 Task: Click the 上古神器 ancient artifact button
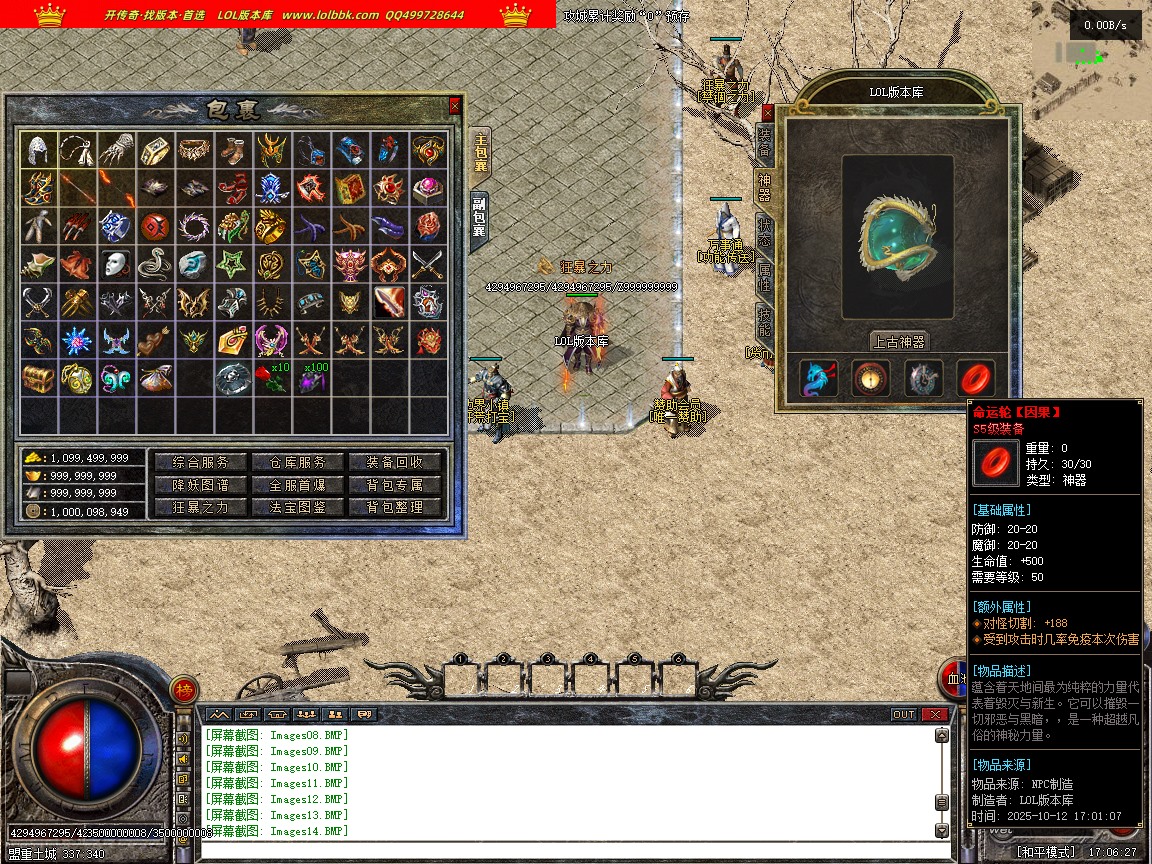click(x=899, y=341)
